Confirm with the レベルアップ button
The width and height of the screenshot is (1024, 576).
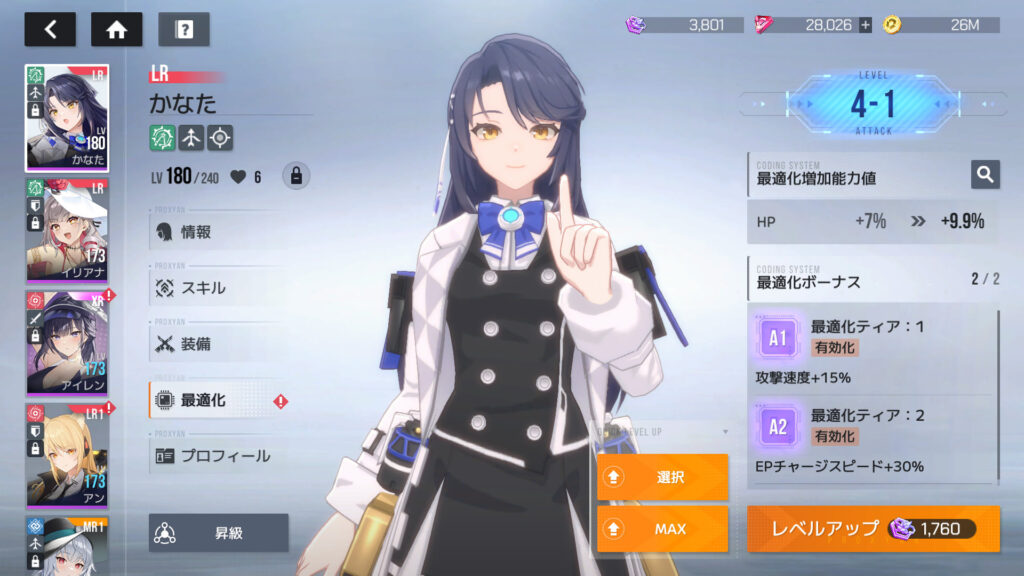(x=872, y=528)
